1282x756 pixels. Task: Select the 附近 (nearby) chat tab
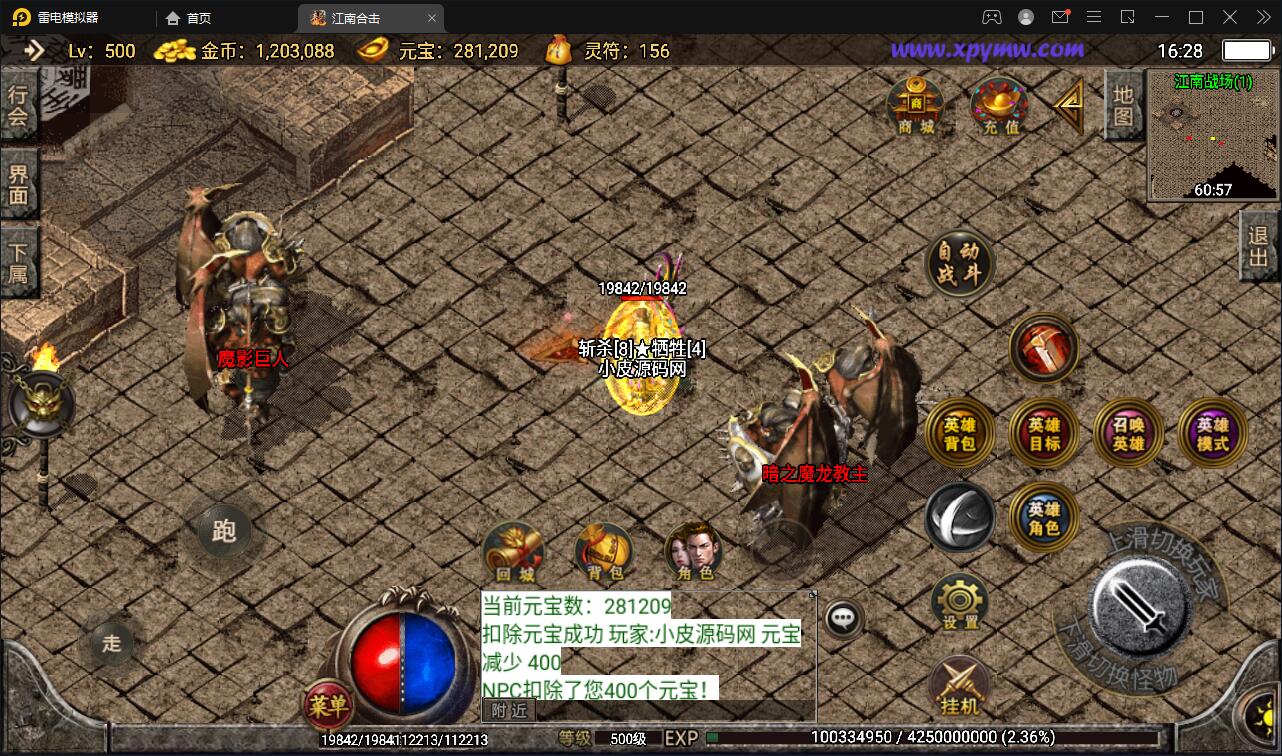click(511, 709)
